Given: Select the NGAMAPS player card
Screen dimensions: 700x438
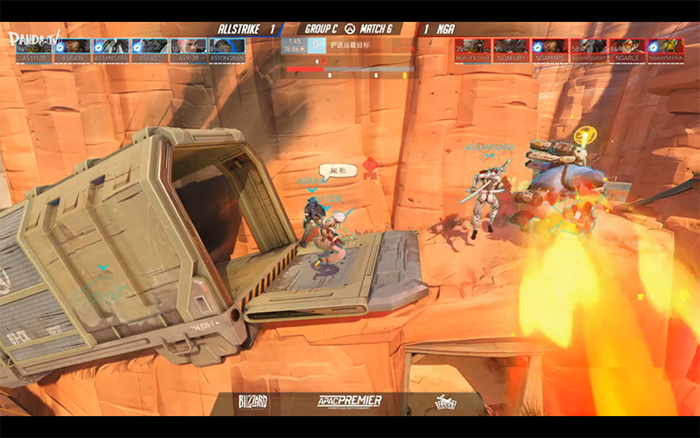Looking at the screenshot, I should [x=549, y=47].
